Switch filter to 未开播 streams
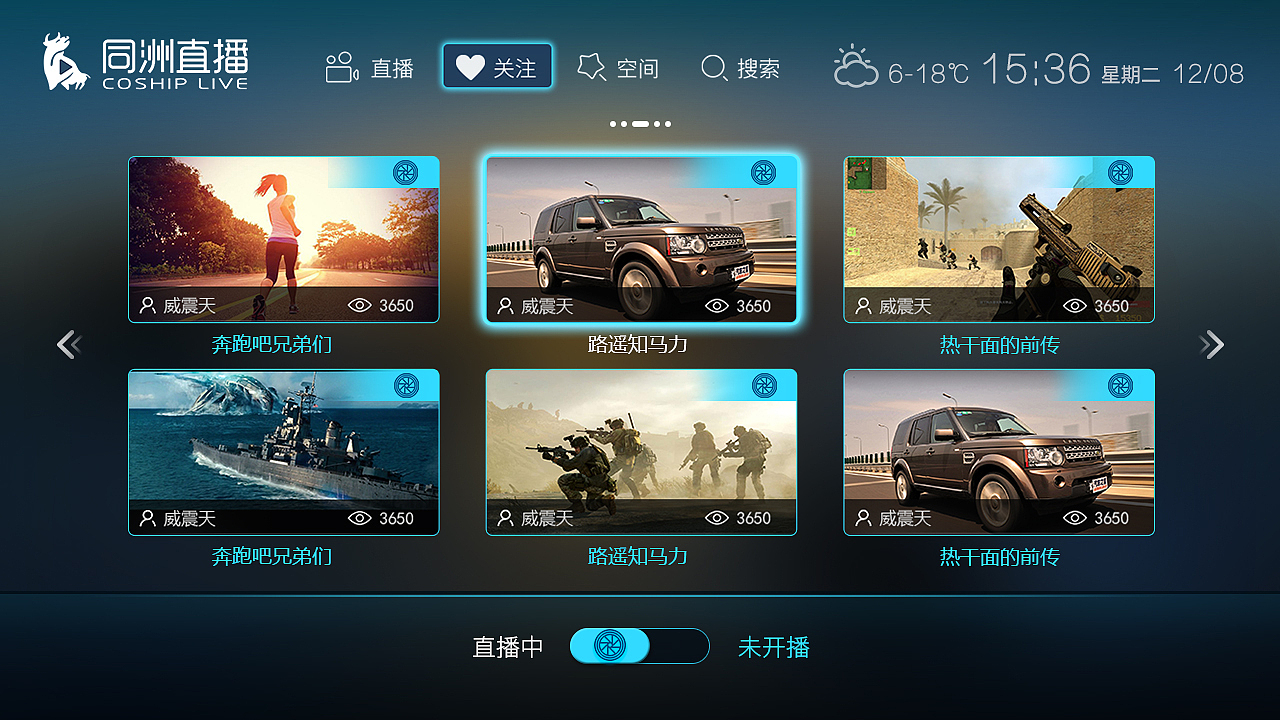Viewport: 1280px width, 720px height. (775, 647)
